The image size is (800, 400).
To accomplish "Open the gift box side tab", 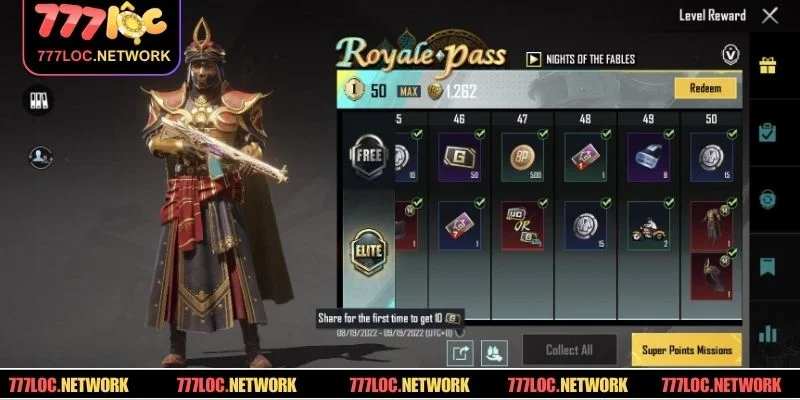I will point(768,67).
